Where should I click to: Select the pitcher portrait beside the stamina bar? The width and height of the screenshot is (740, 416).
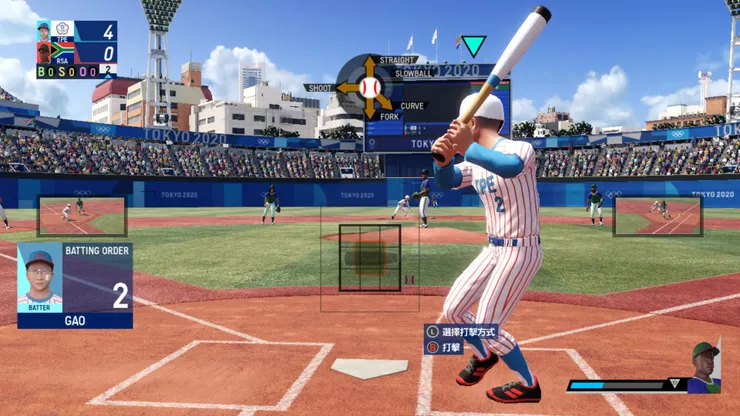[704, 367]
